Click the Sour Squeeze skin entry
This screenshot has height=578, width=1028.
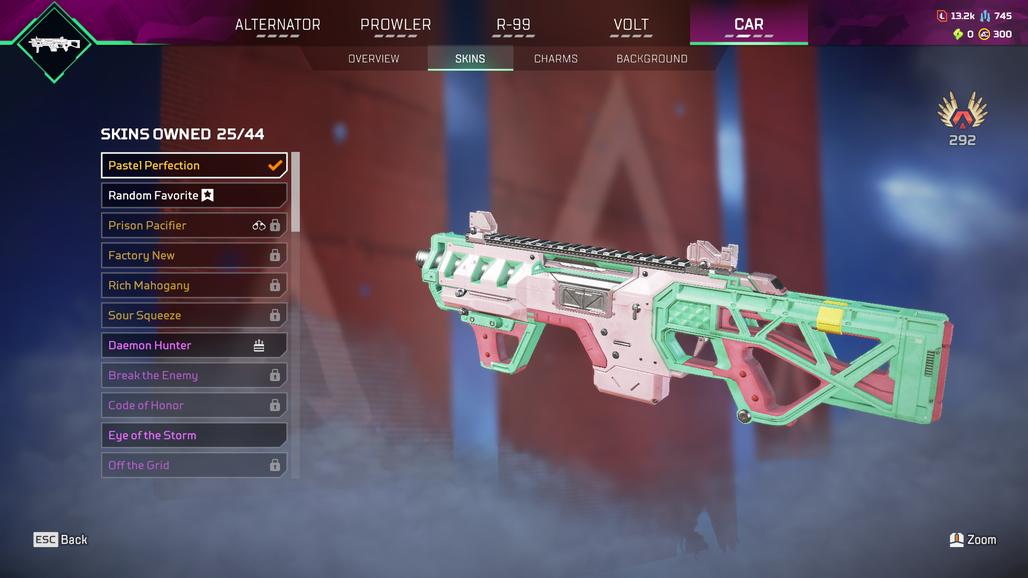[194, 315]
